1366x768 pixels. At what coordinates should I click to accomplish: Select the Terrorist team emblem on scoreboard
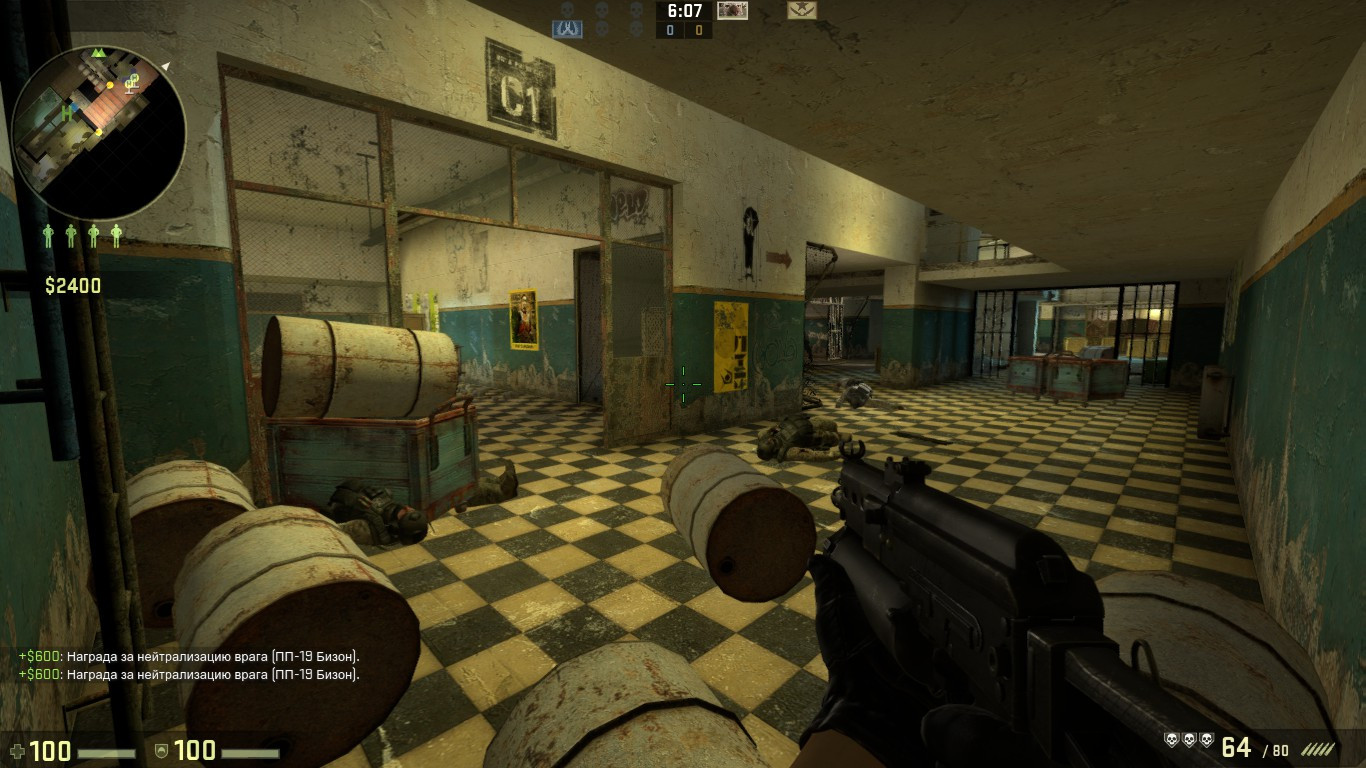coord(804,11)
